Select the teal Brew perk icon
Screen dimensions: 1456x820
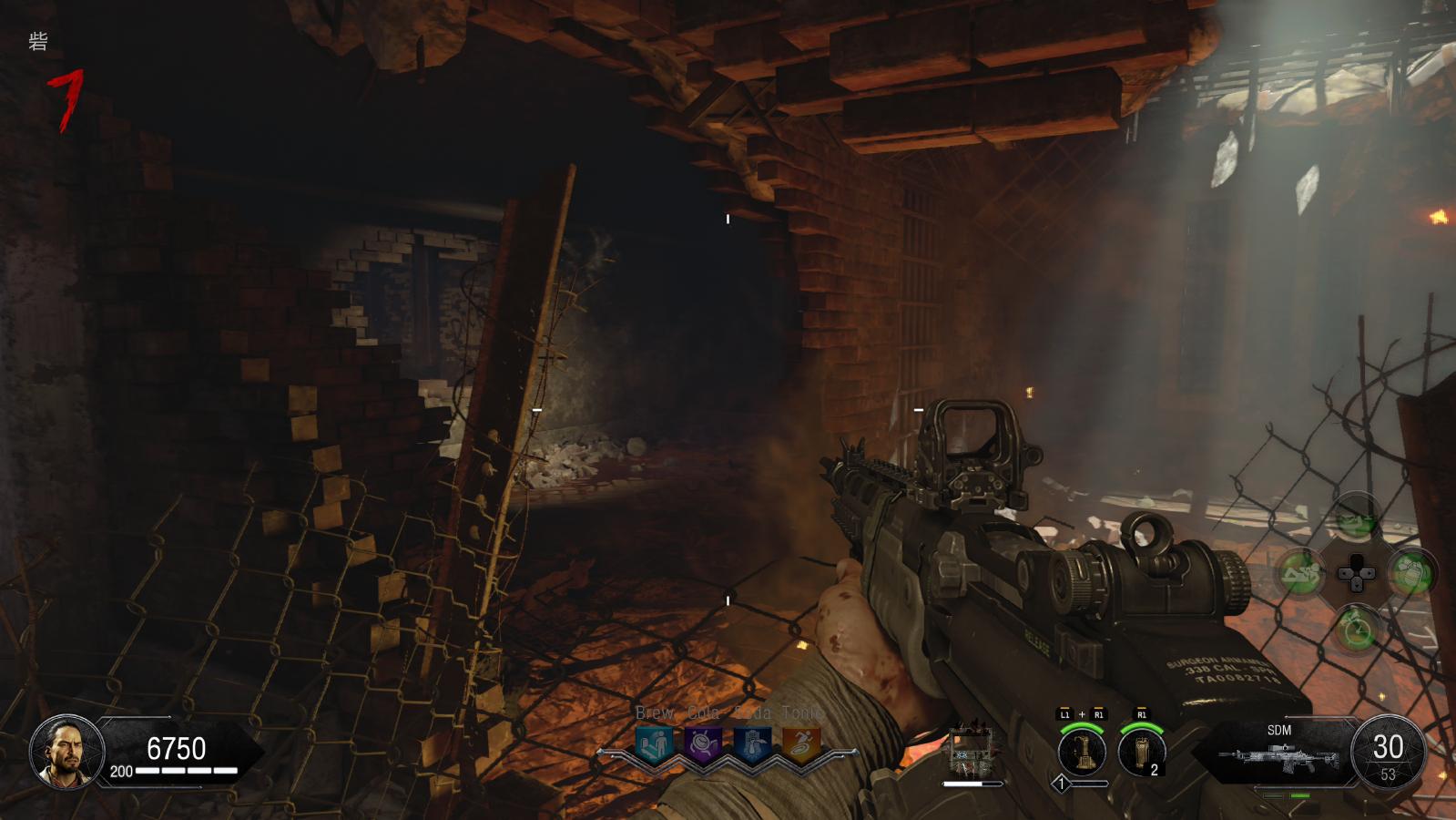654,745
